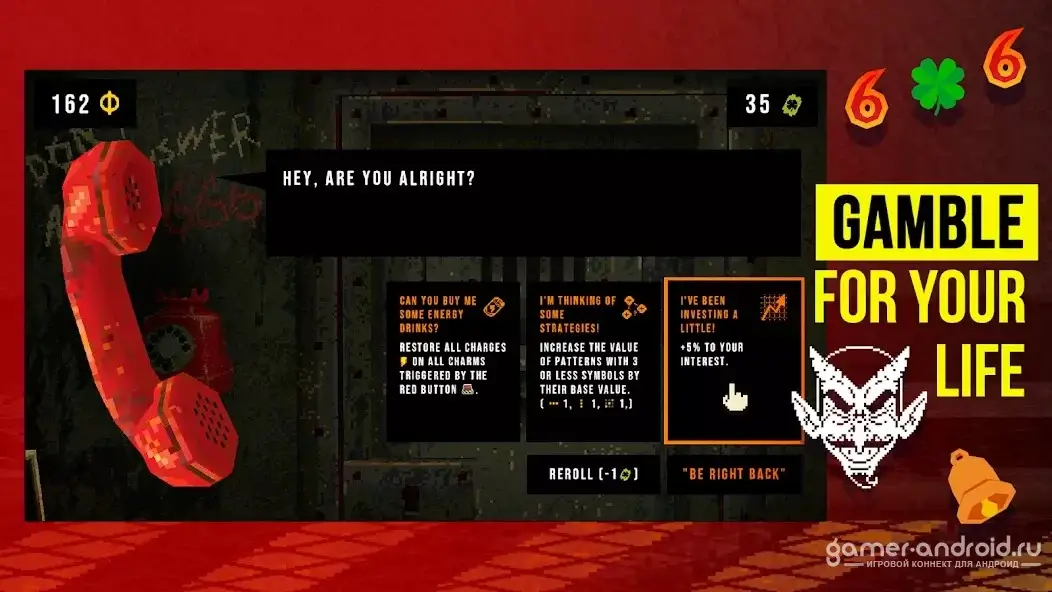Choose the "Be right back" button

(734, 474)
